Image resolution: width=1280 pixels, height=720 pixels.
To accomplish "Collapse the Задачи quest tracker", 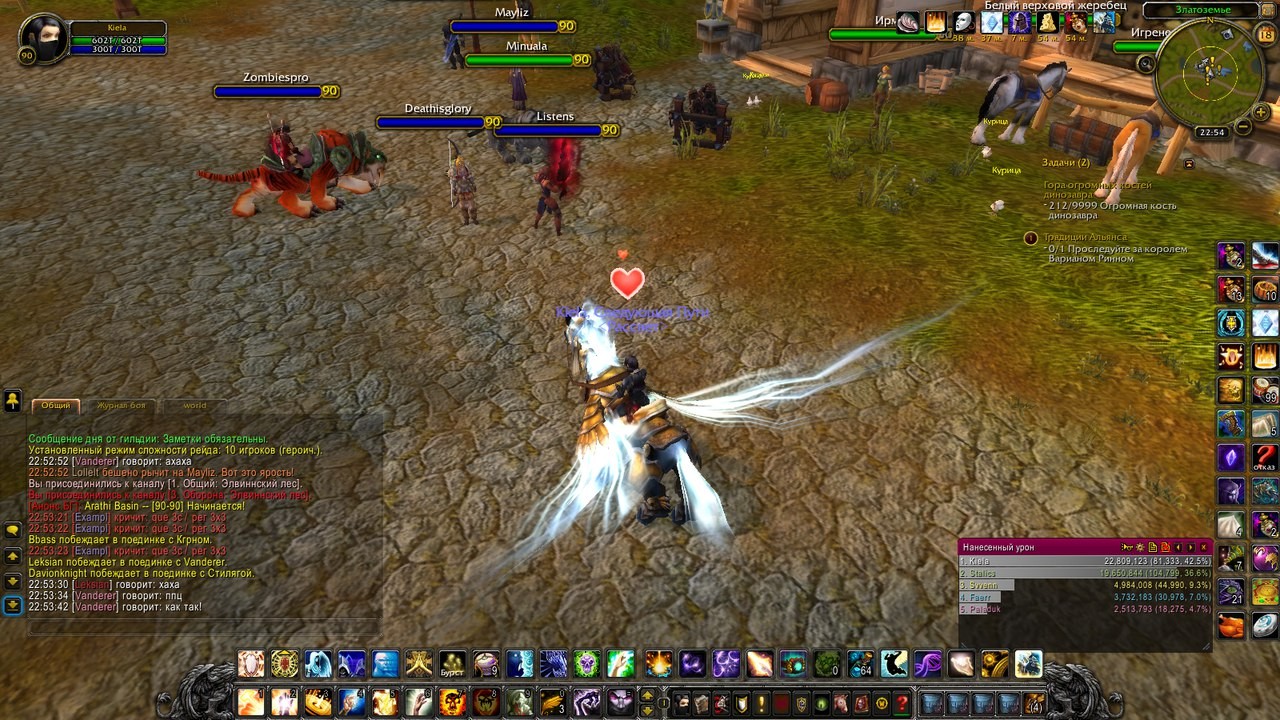I will [x=1189, y=163].
